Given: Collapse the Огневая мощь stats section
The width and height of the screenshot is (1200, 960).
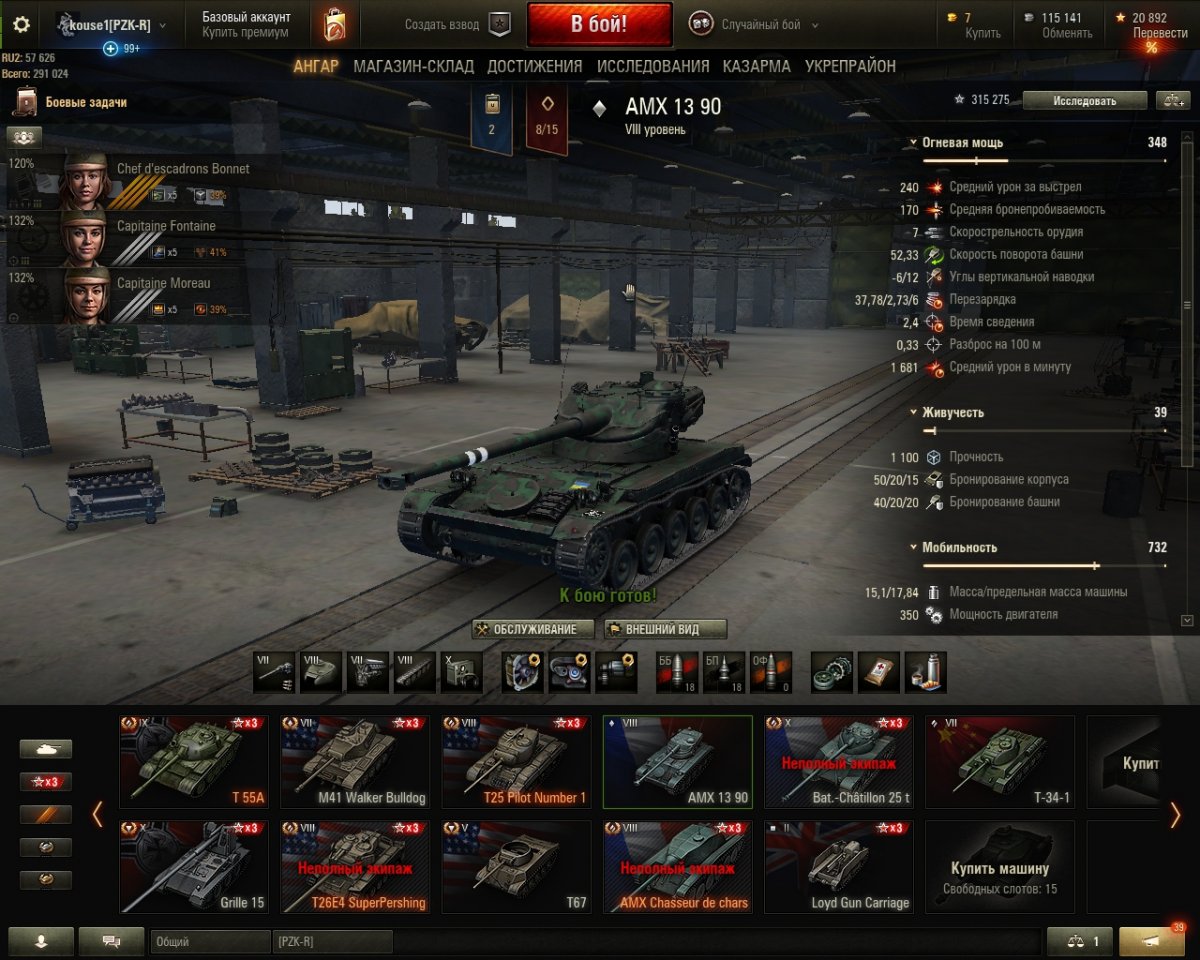Looking at the screenshot, I should pyautogui.click(x=914, y=143).
